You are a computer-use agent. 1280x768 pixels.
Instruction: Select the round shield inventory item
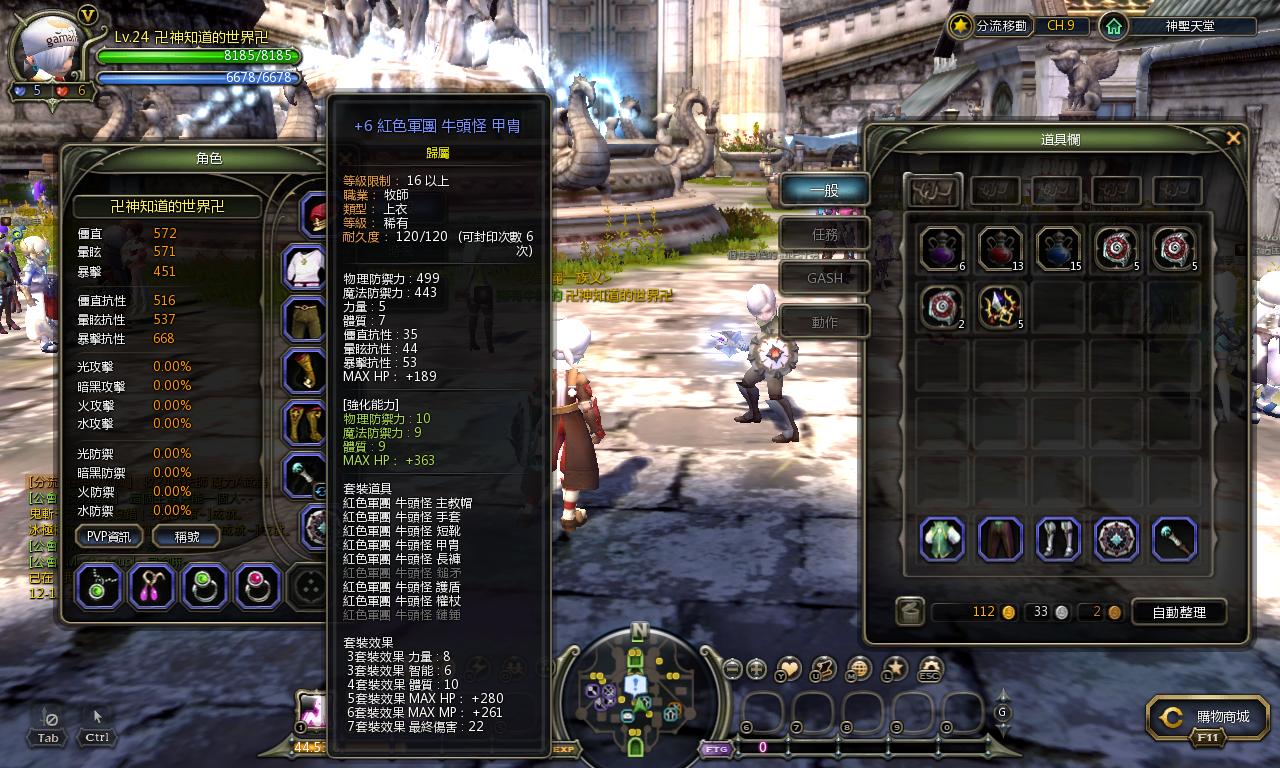pyautogui.click(x=1116, y=539)
